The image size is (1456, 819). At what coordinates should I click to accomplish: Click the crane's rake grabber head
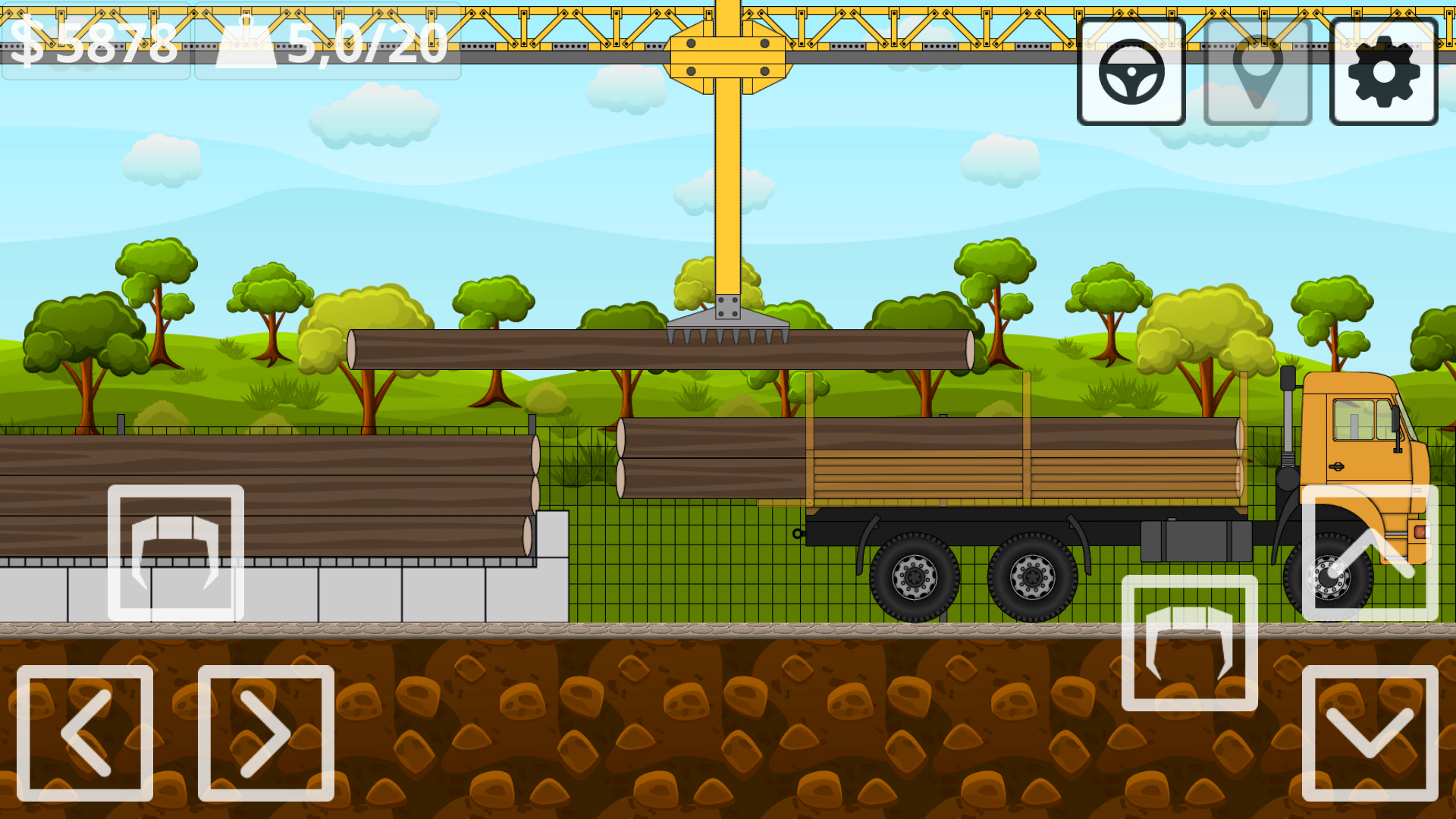click(x=728, y=326)
